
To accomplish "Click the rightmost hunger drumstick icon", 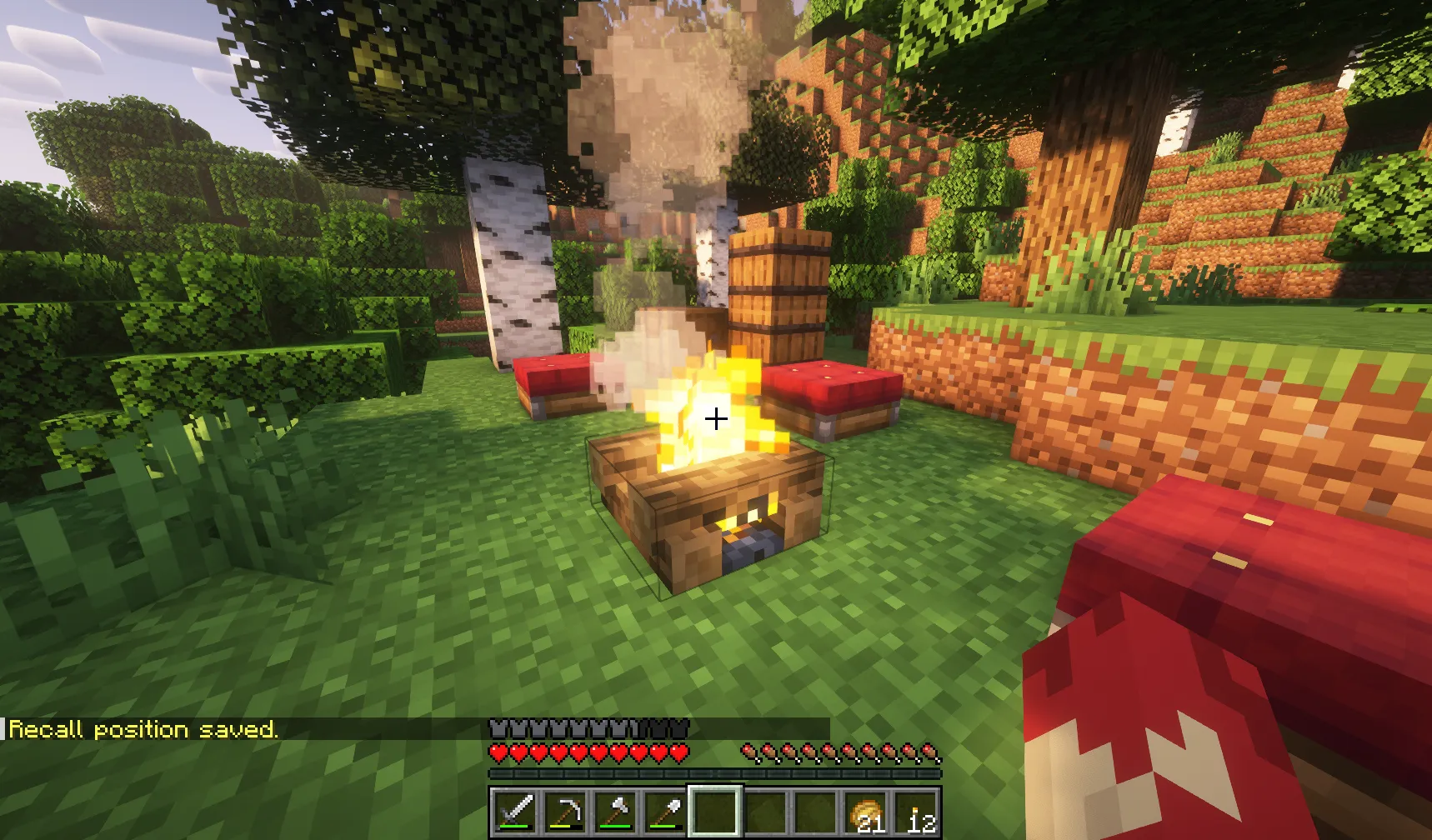I will click(x=929, y=752).
